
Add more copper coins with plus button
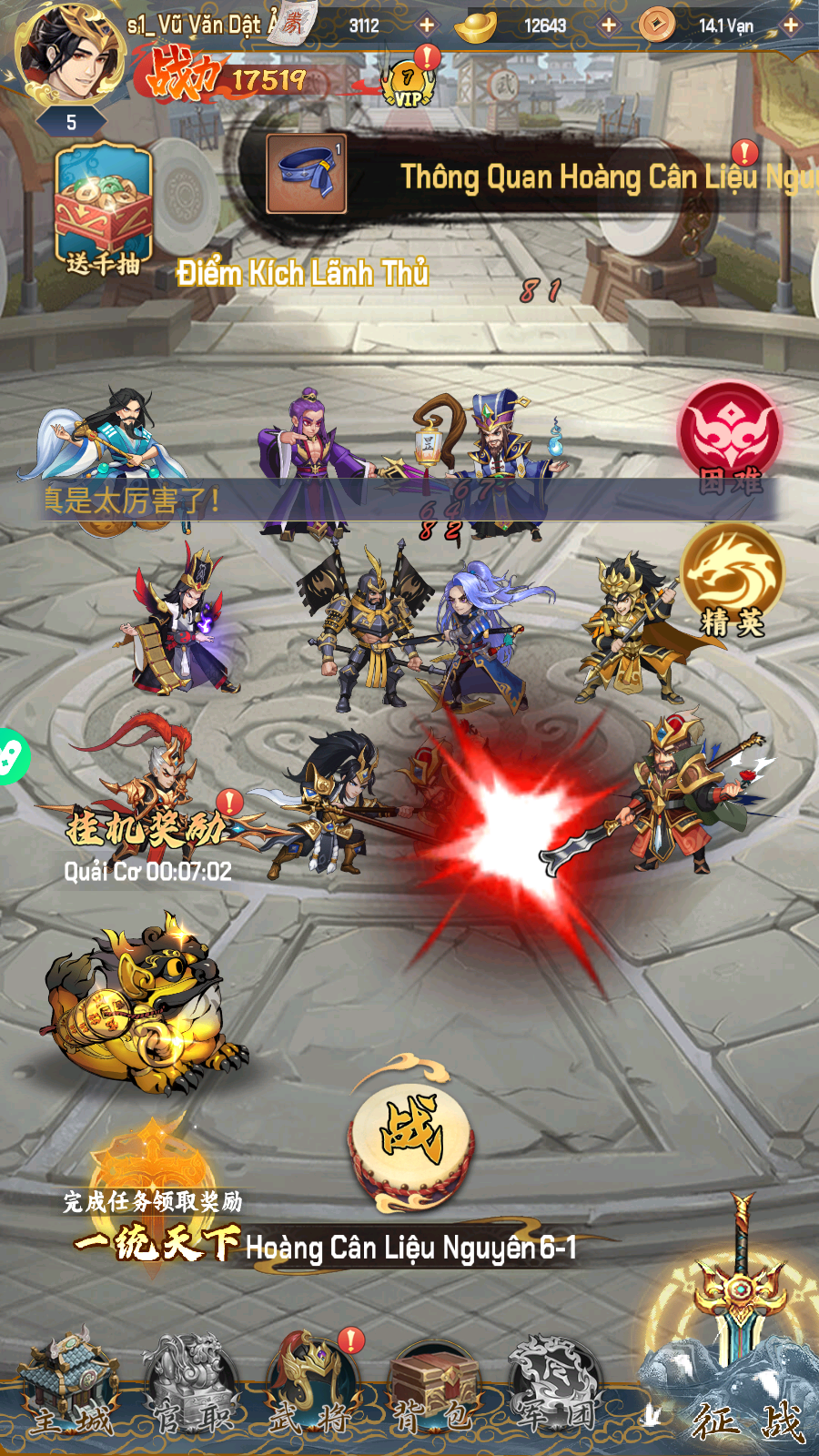791,25
